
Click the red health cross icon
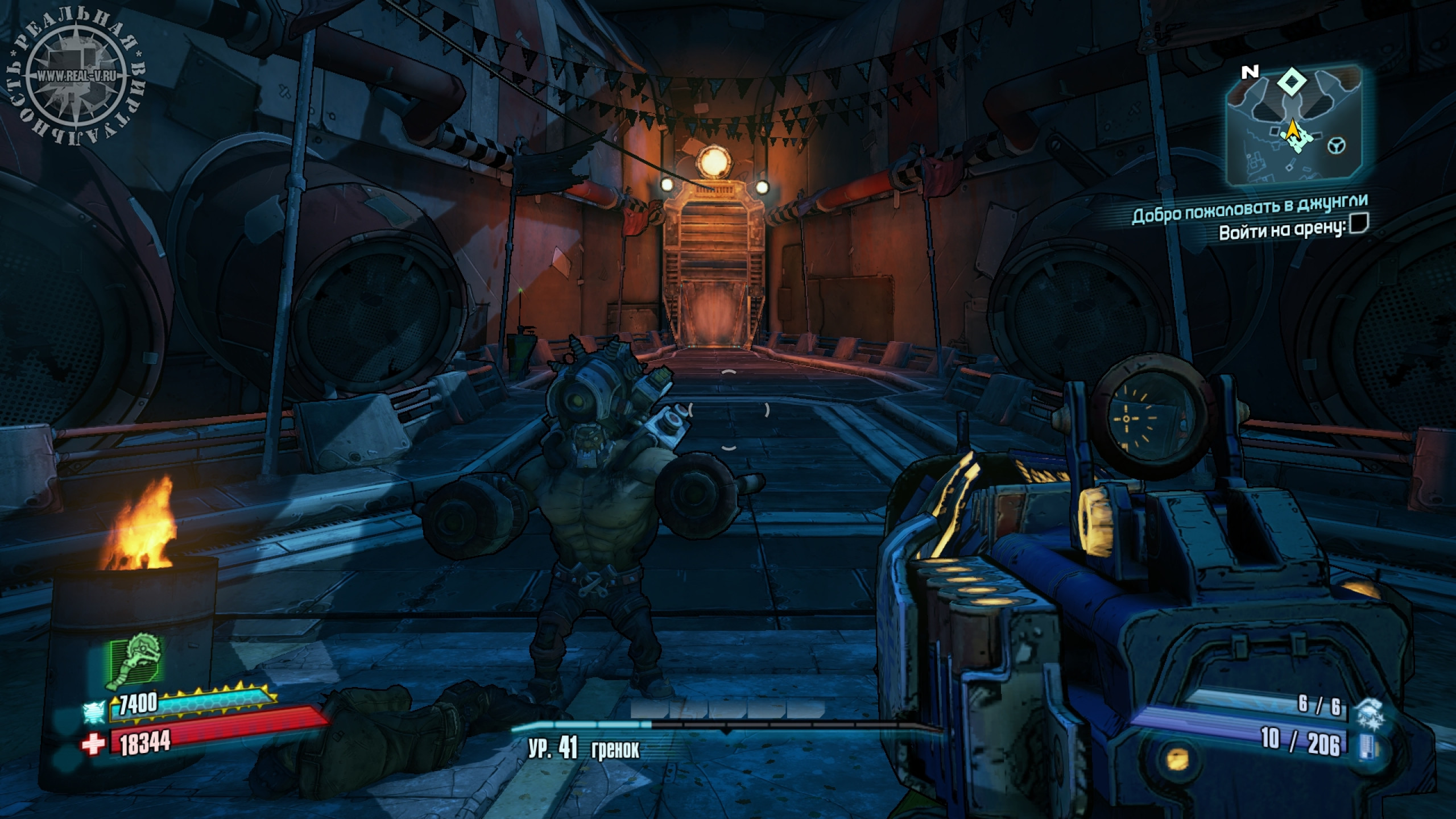94,744
